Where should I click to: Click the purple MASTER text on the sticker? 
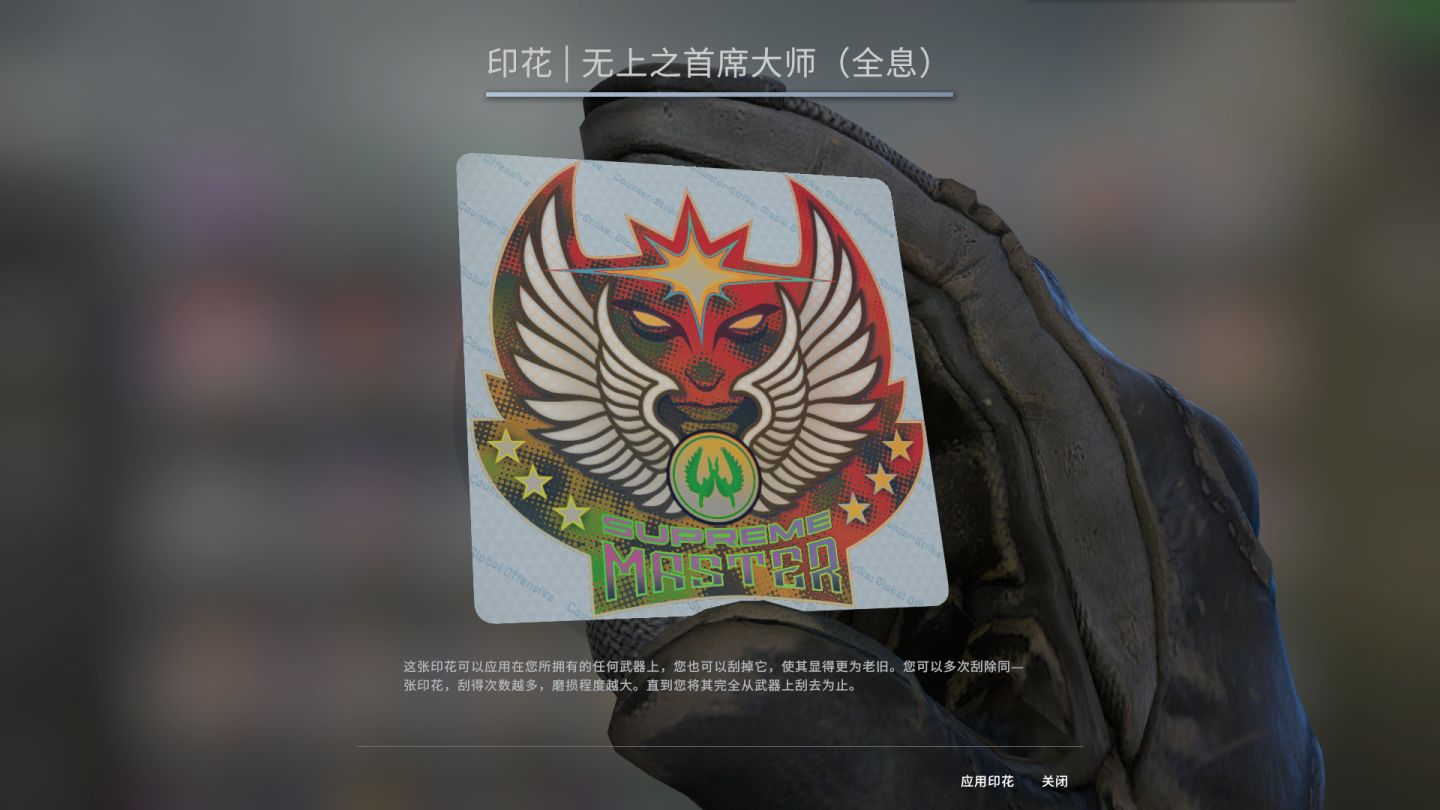click(x=720, y=565)
